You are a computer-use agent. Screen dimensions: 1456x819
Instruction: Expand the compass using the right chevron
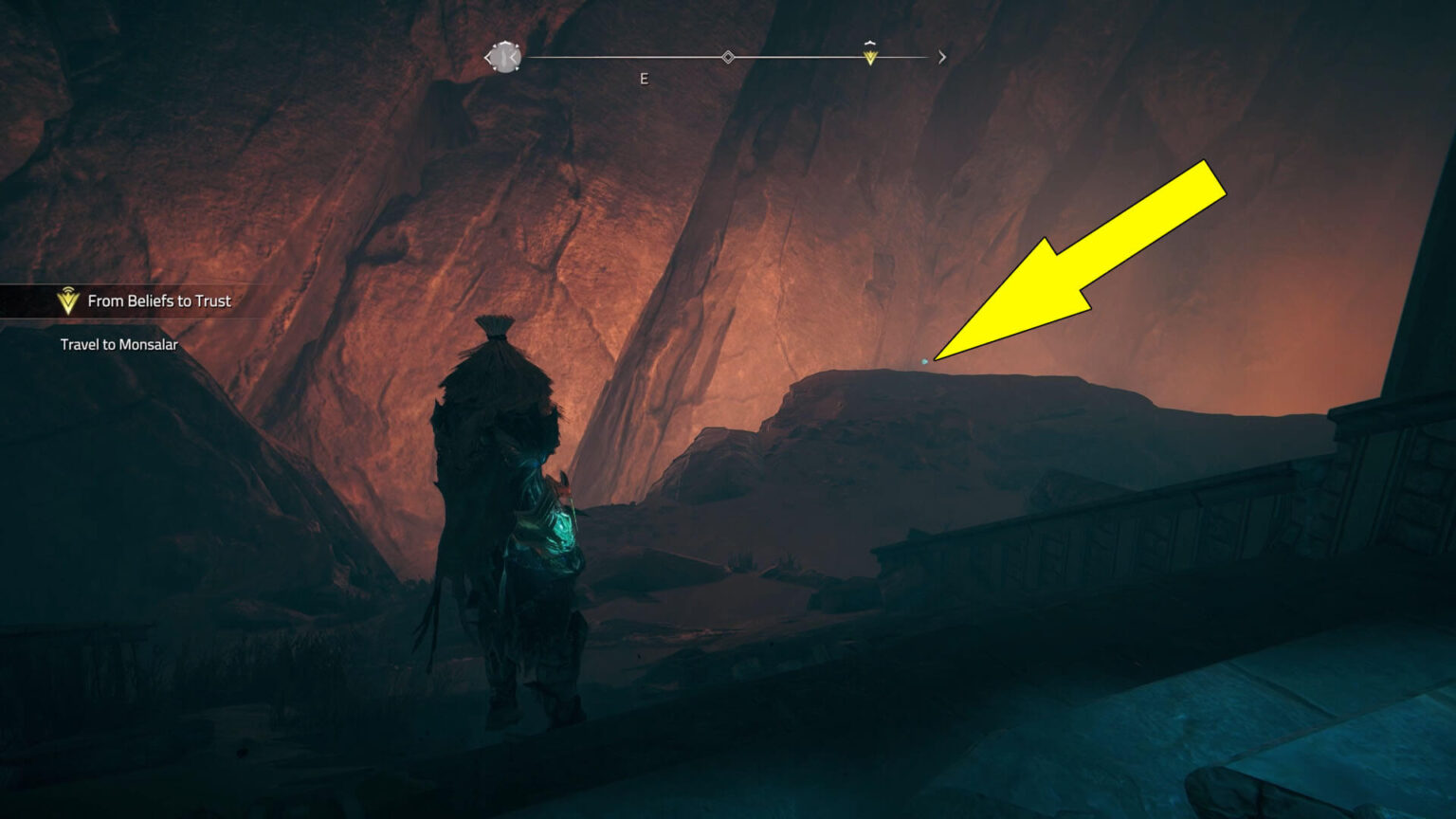941,57
